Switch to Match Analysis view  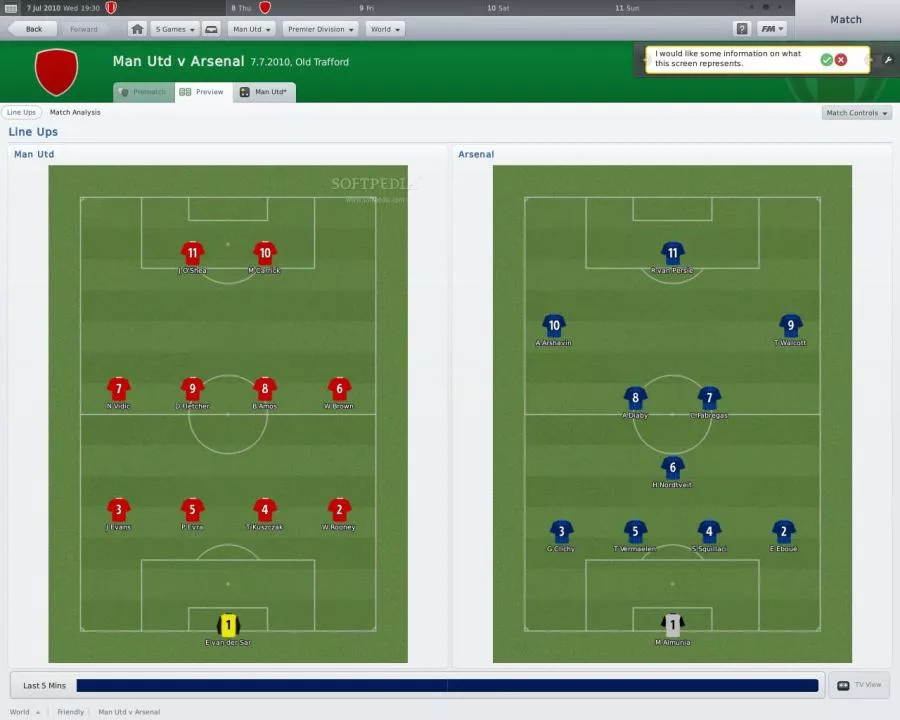click(75, 113)
